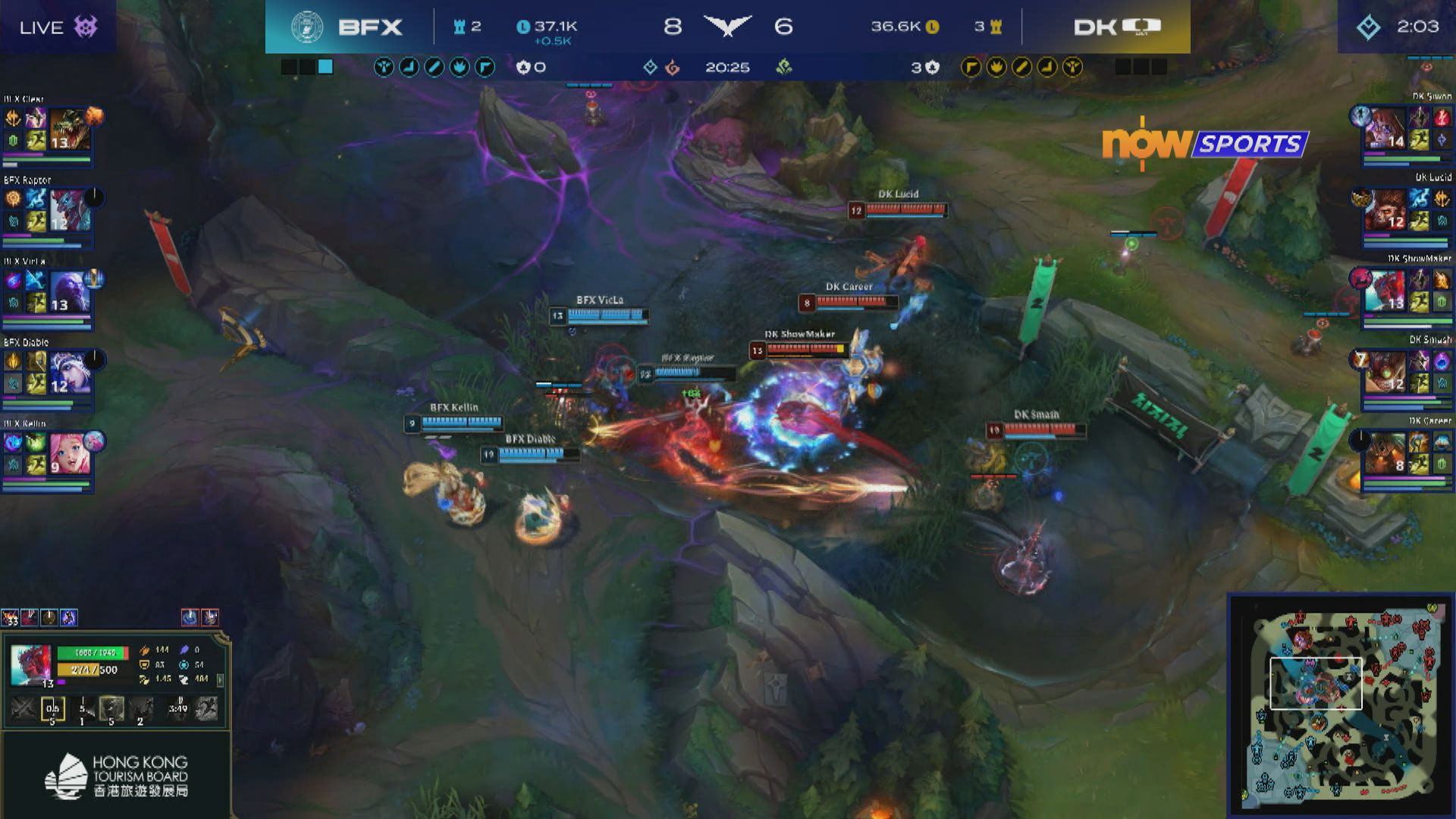Click the ability icon with 3:49 cooldown

pyautogui.click(x=177, y=709)
